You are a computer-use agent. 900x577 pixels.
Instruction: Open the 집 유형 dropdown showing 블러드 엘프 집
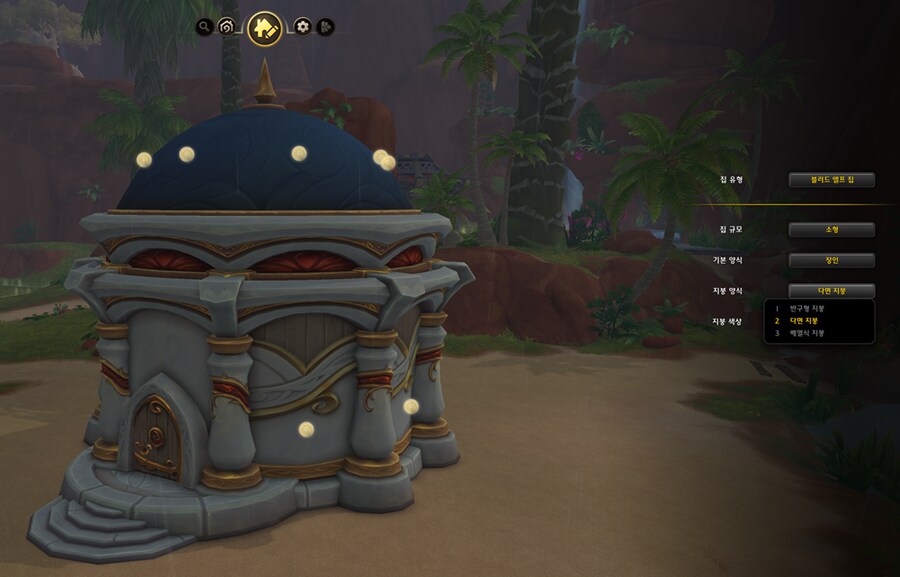[831, 180]
